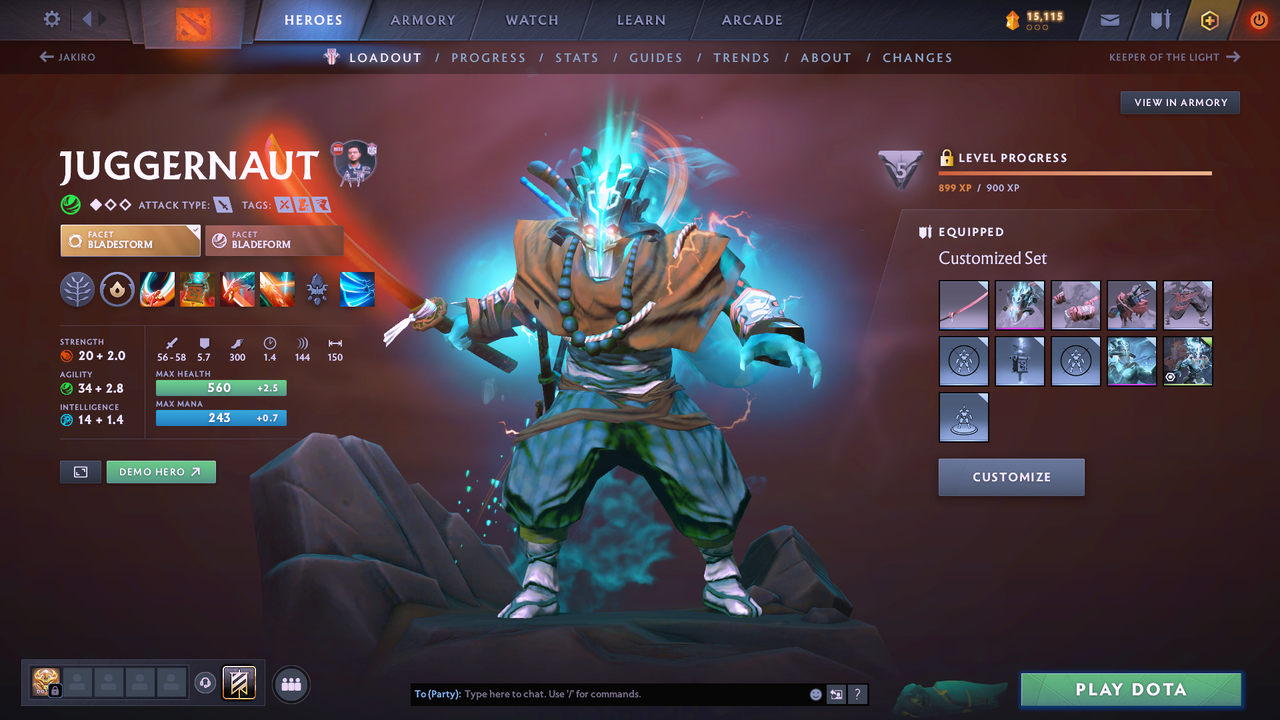Open the WATCH menu
This screenshot has width=1280, height=720.
click(531, 19)
